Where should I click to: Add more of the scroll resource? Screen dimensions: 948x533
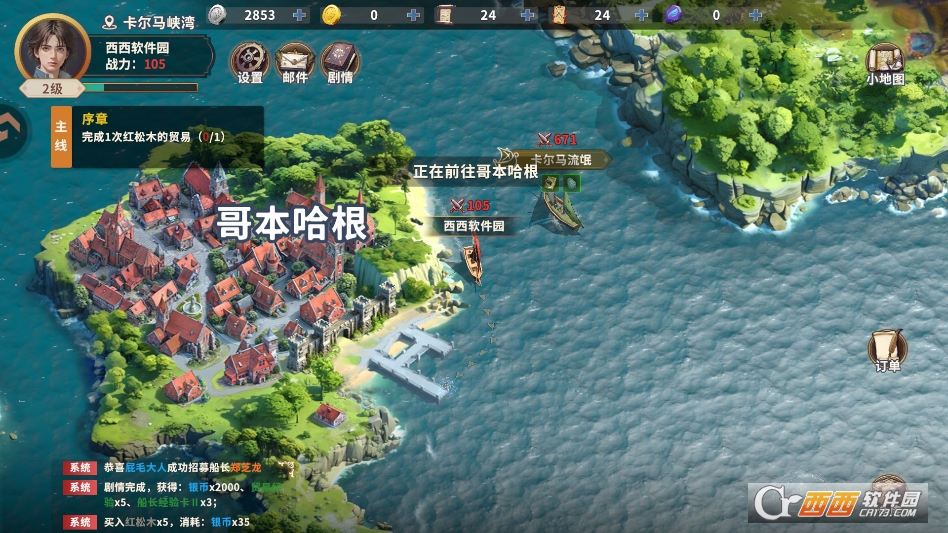pyautogui.click(x=529, y=15)
